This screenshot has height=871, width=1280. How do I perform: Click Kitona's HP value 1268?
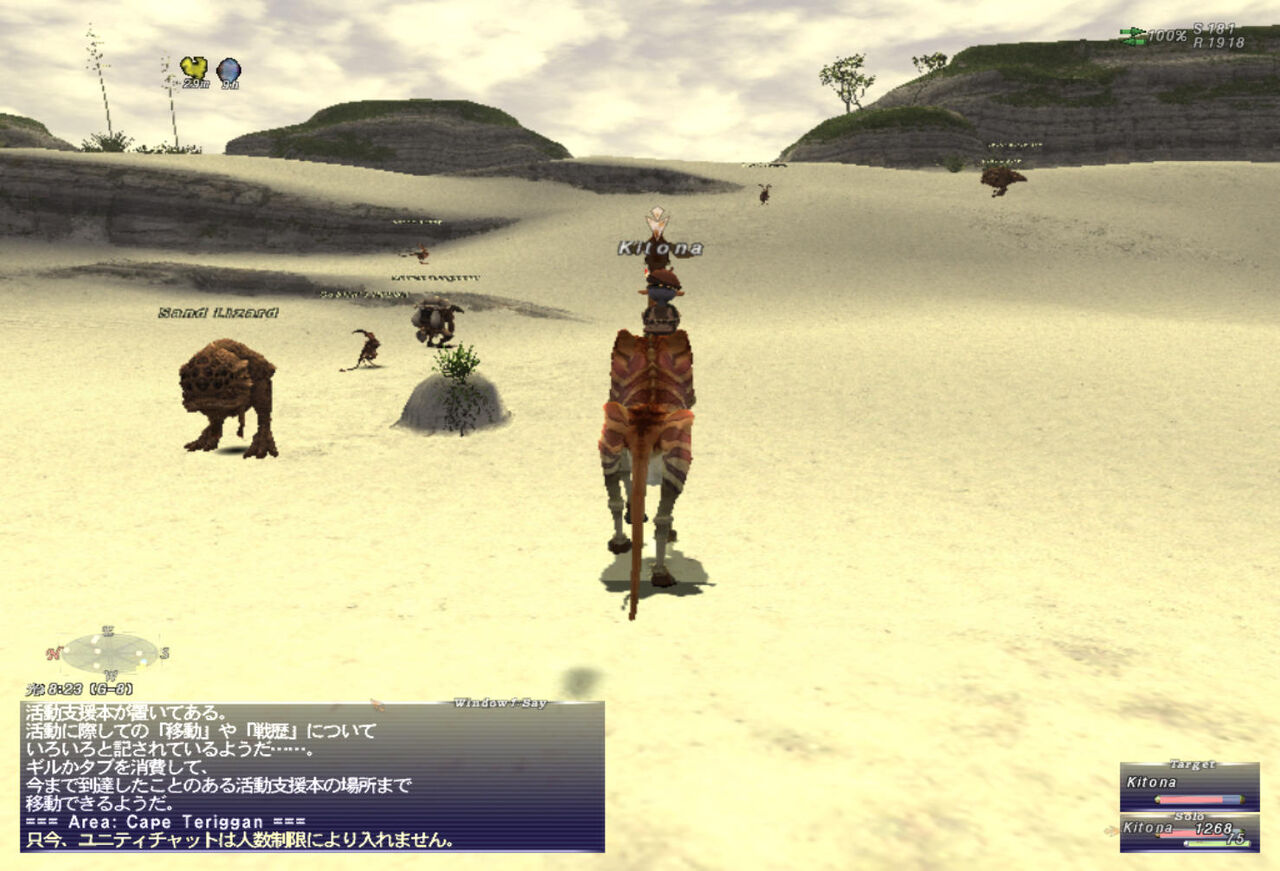click(1213, 828)
